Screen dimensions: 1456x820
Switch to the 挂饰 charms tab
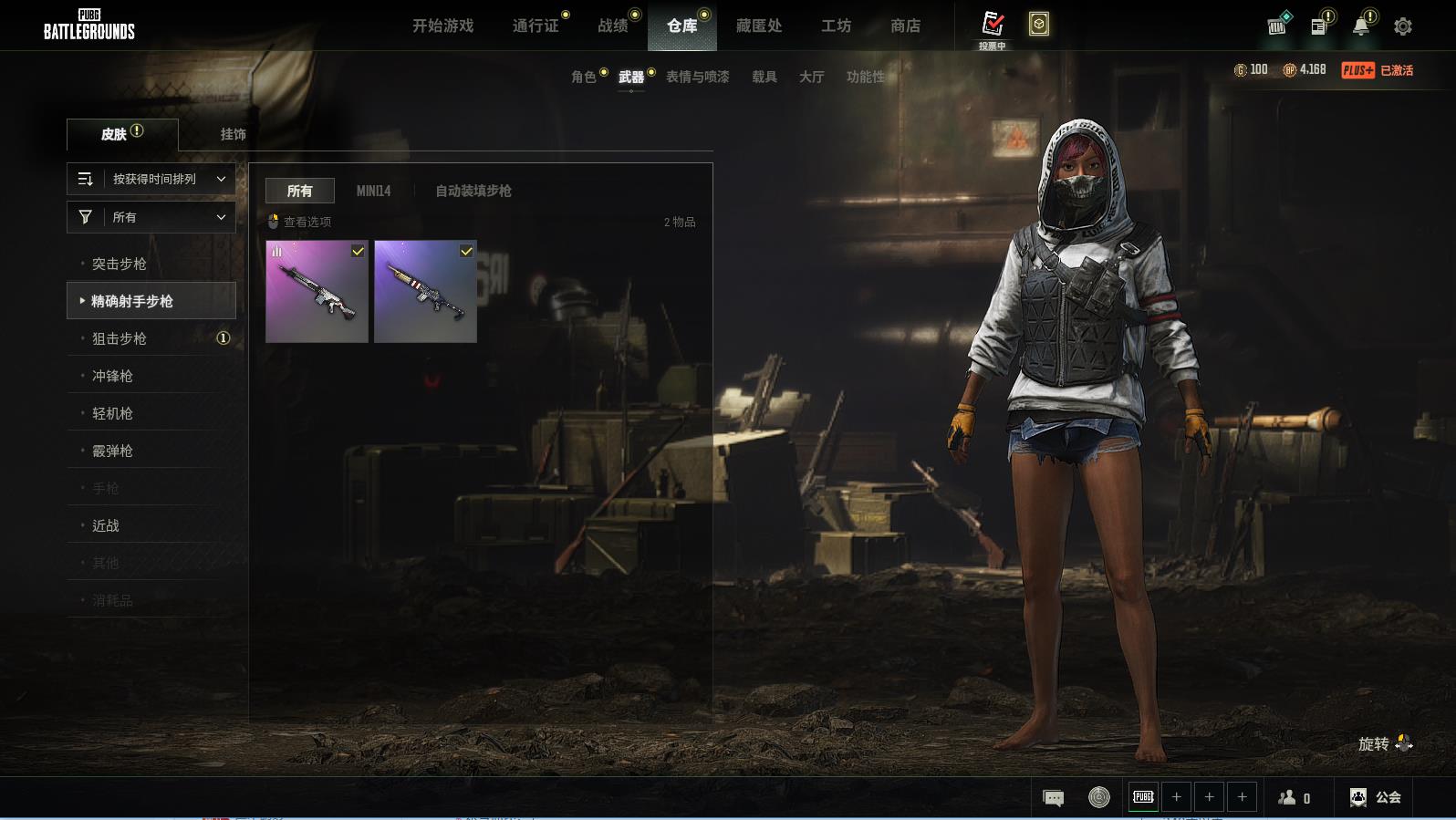[233, 134]
